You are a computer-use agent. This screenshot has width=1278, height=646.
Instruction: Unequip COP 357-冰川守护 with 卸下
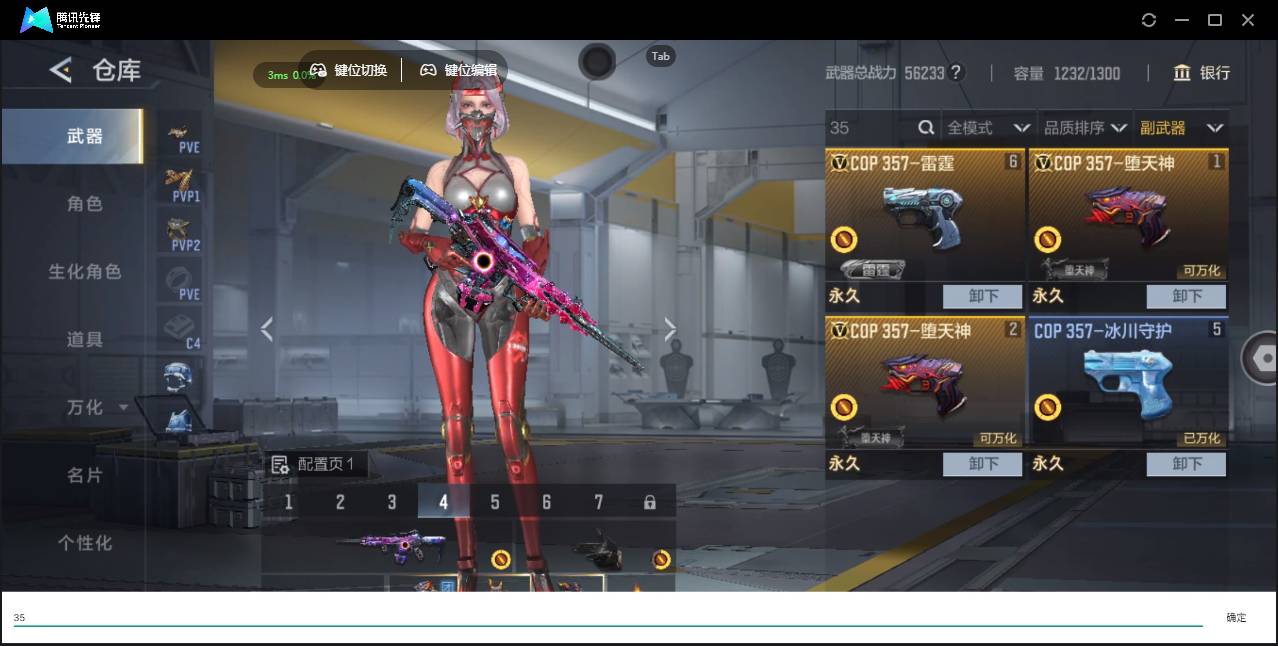(1186, 464)
